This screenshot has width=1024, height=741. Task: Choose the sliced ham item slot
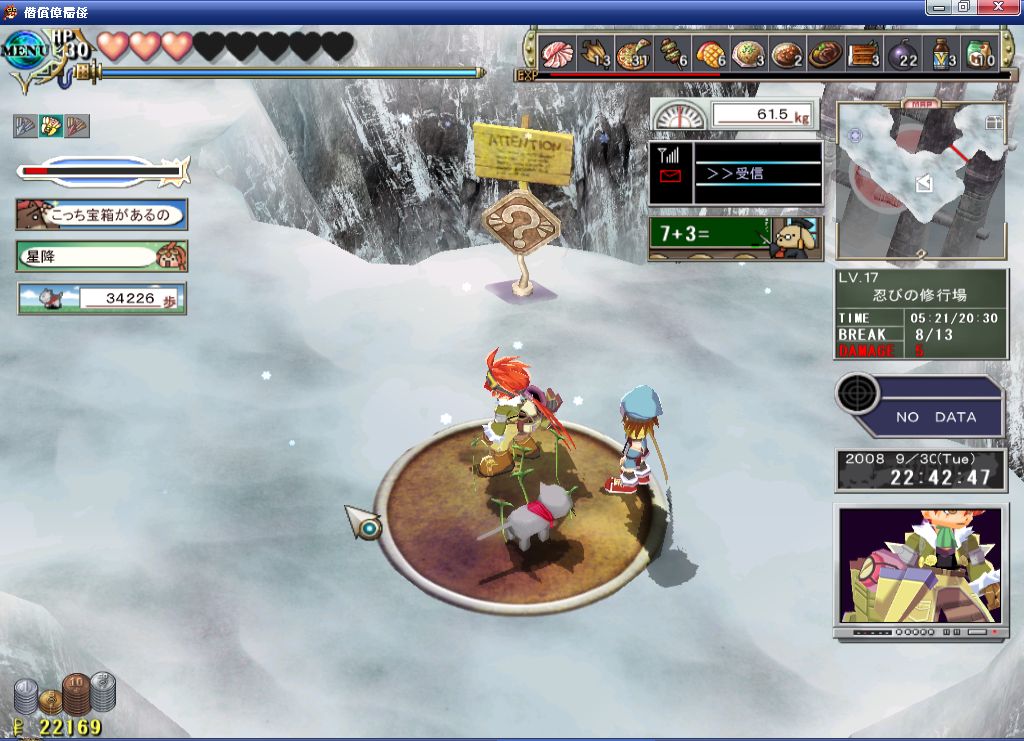point(556,53)
